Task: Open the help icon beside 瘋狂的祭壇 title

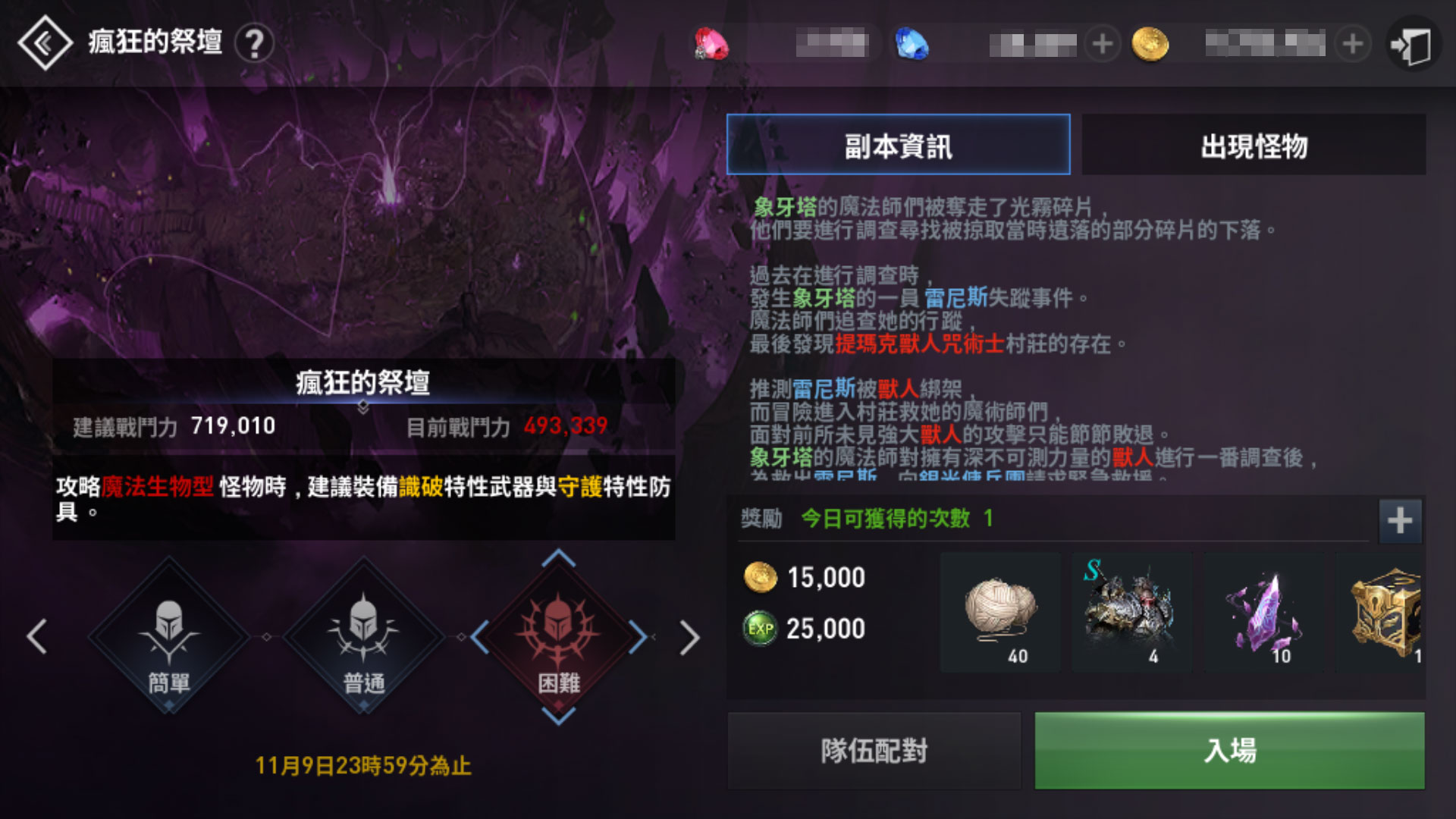Action: pyautogui.click(x=256, y=43)
